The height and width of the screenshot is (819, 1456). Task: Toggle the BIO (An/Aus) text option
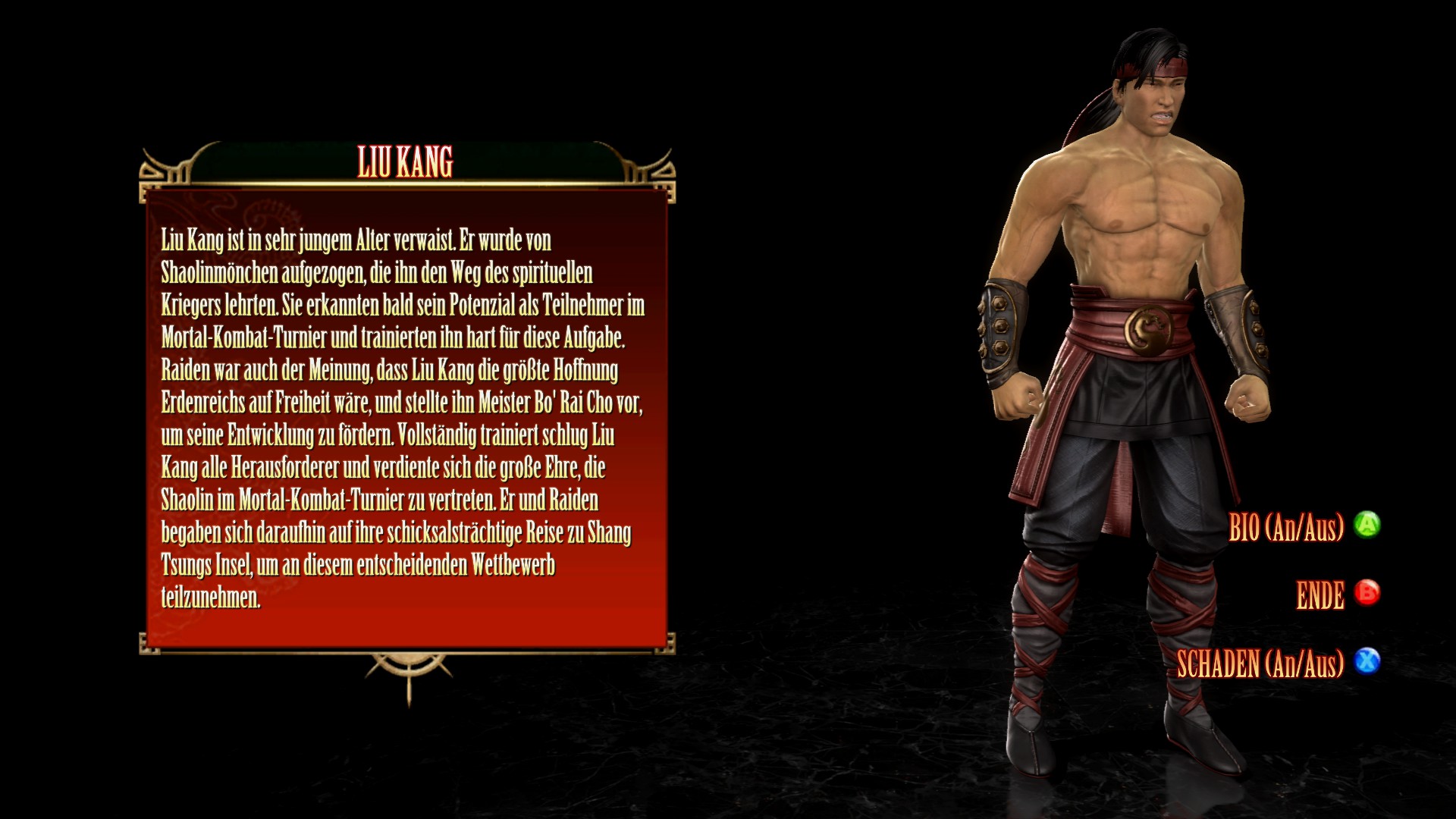tap(1285, 527)
